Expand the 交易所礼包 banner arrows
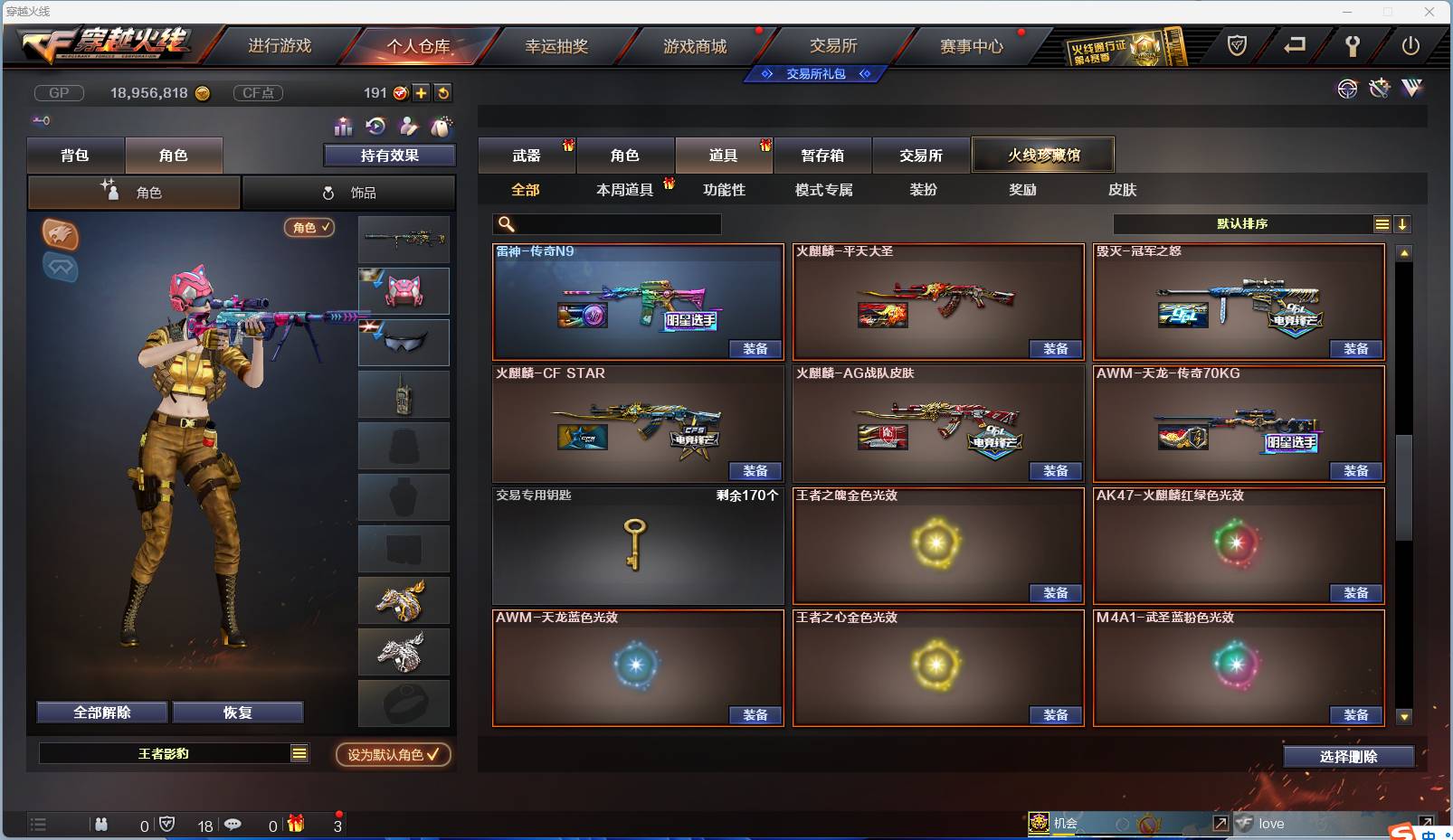 pyautogui.click(x=816, y=74)
